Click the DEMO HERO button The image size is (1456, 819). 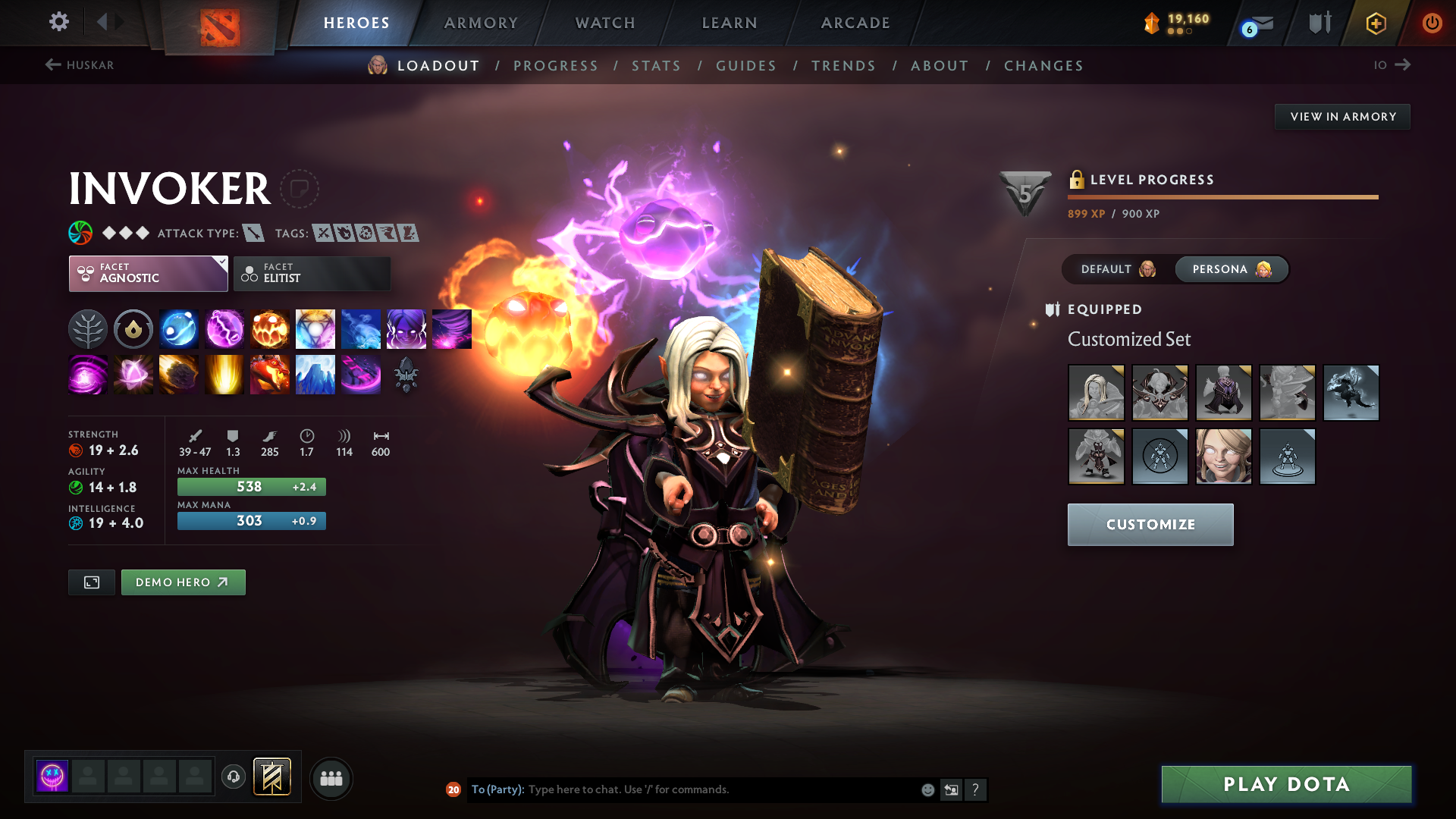pos(183,582)
